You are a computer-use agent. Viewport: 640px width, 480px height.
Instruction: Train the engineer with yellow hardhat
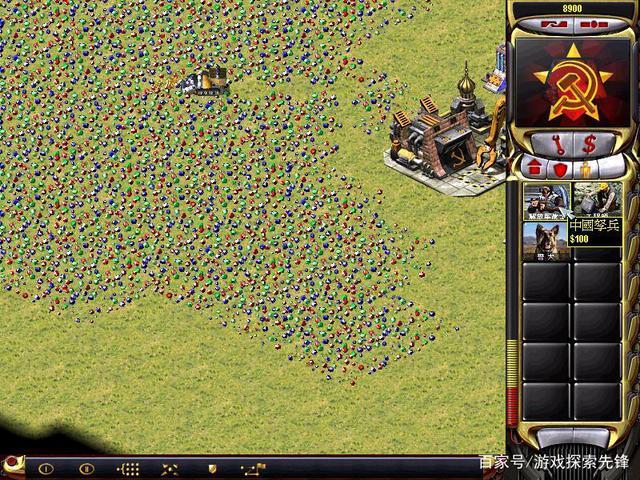[x=597, y=199]
